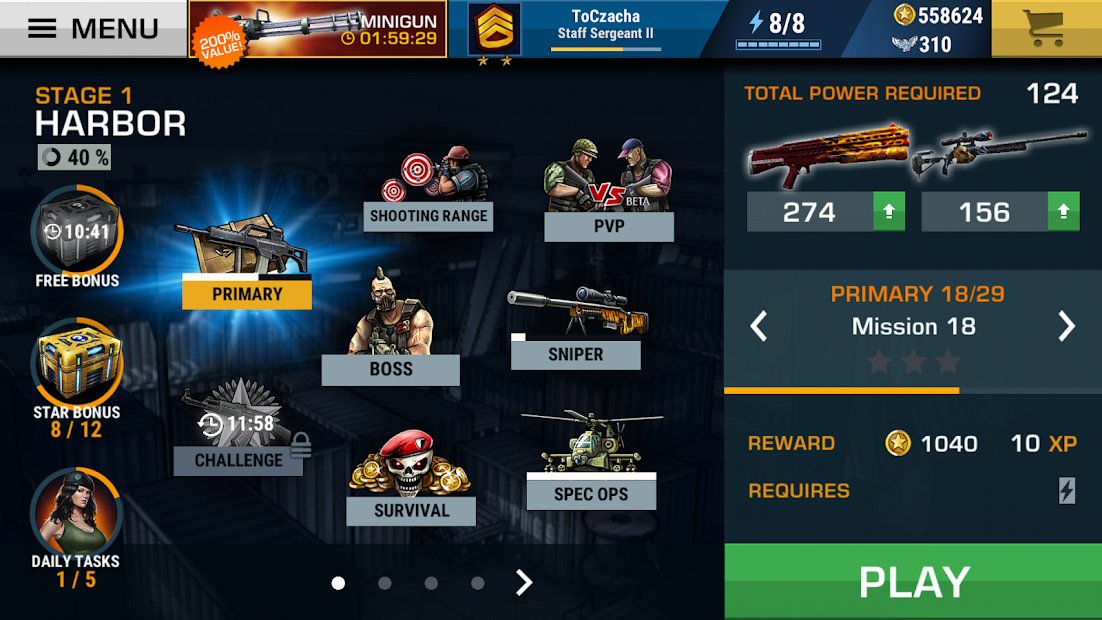
Task: Open the MENU button
Action: point(93,28)
